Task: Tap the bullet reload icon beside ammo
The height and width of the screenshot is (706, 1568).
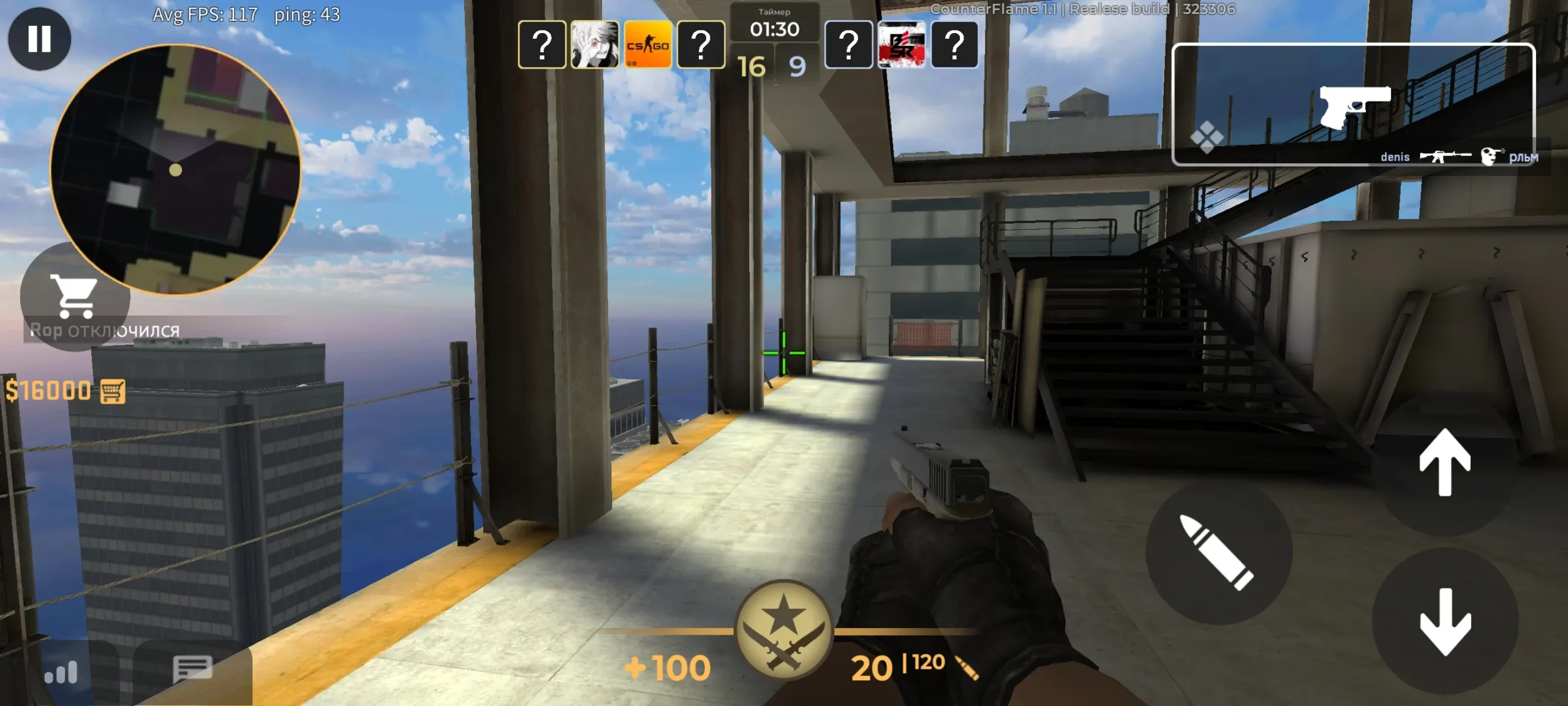Action: click(967, 669)
